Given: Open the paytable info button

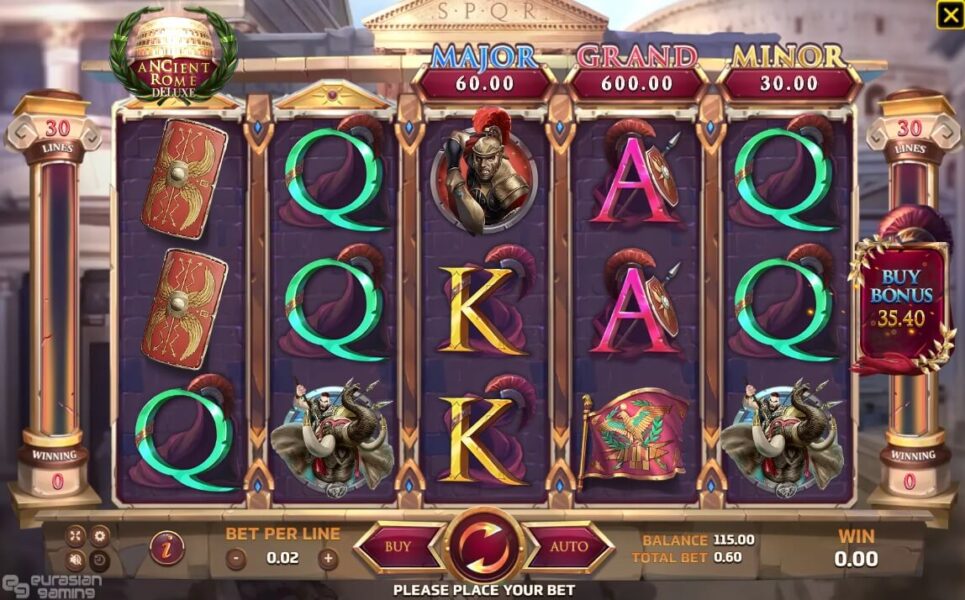Looking at the screenshot, I should point(166,548).
